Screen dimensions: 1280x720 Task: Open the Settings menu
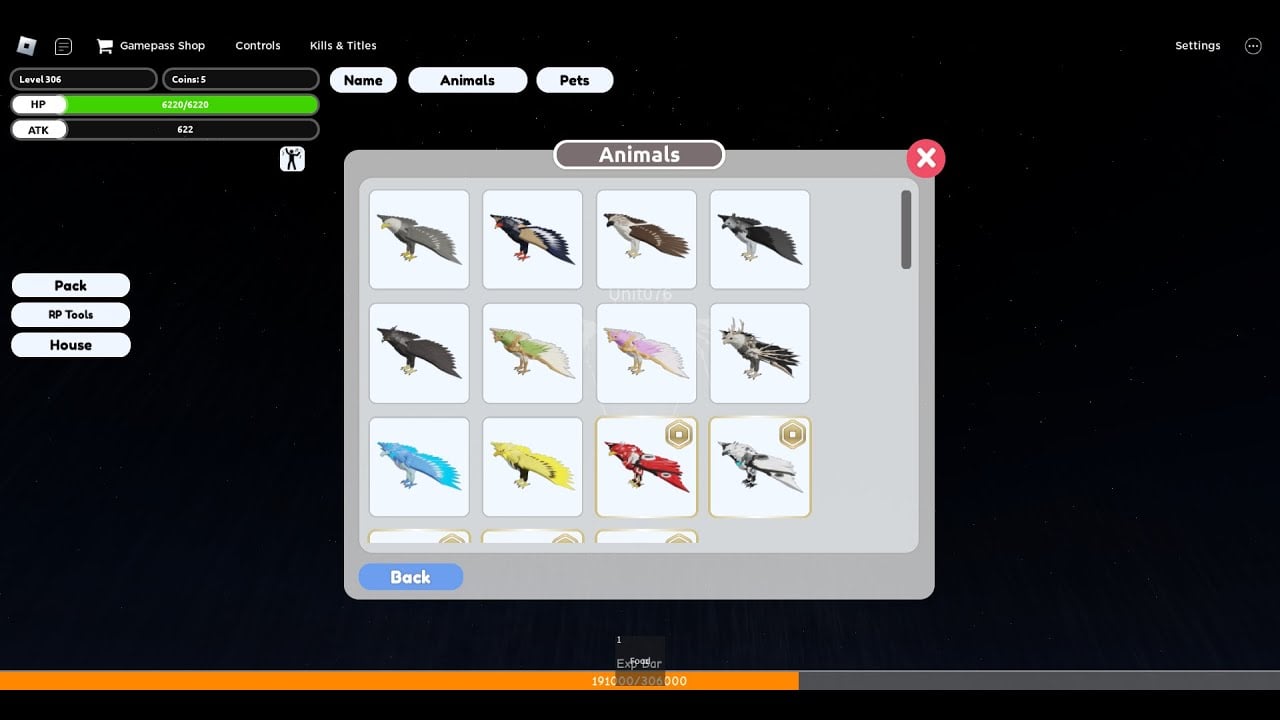point(1197,45)
